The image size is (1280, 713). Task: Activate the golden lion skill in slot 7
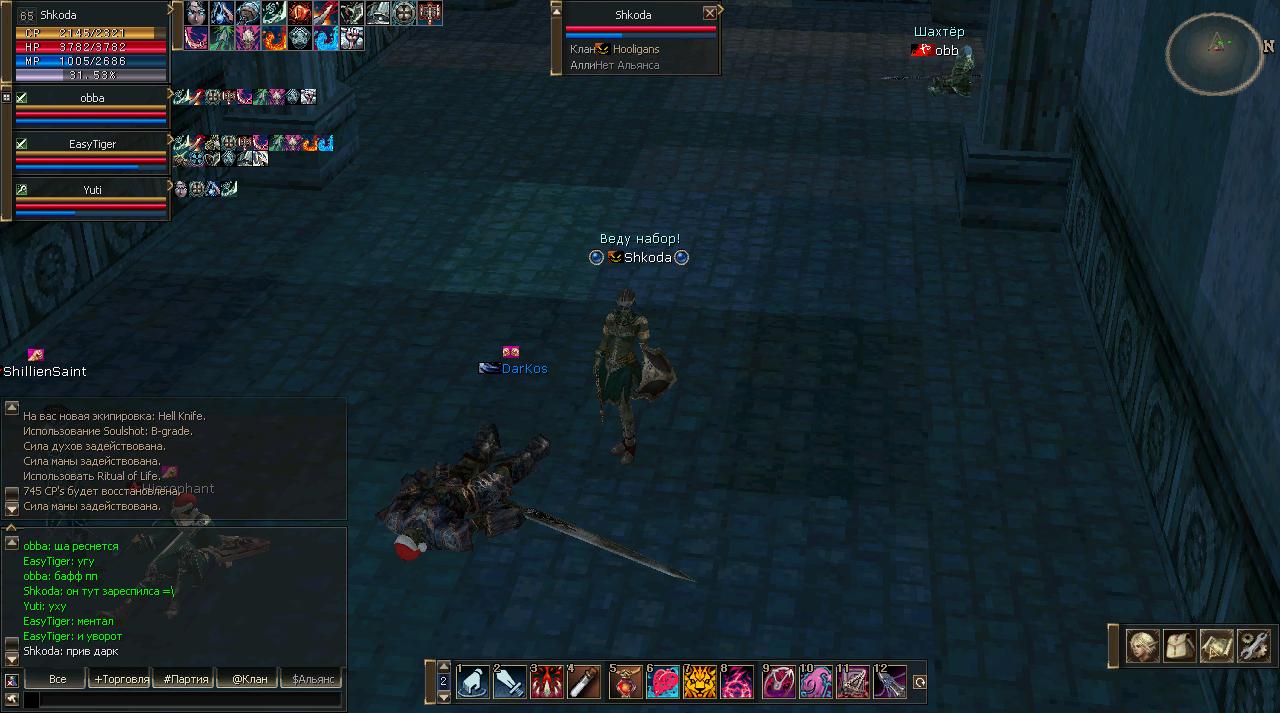click(x=700, y=681)
